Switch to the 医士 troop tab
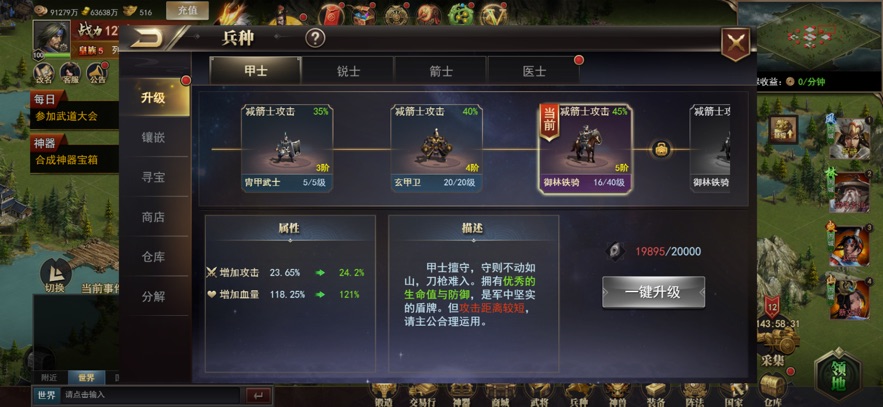 [x=534, y=71]
